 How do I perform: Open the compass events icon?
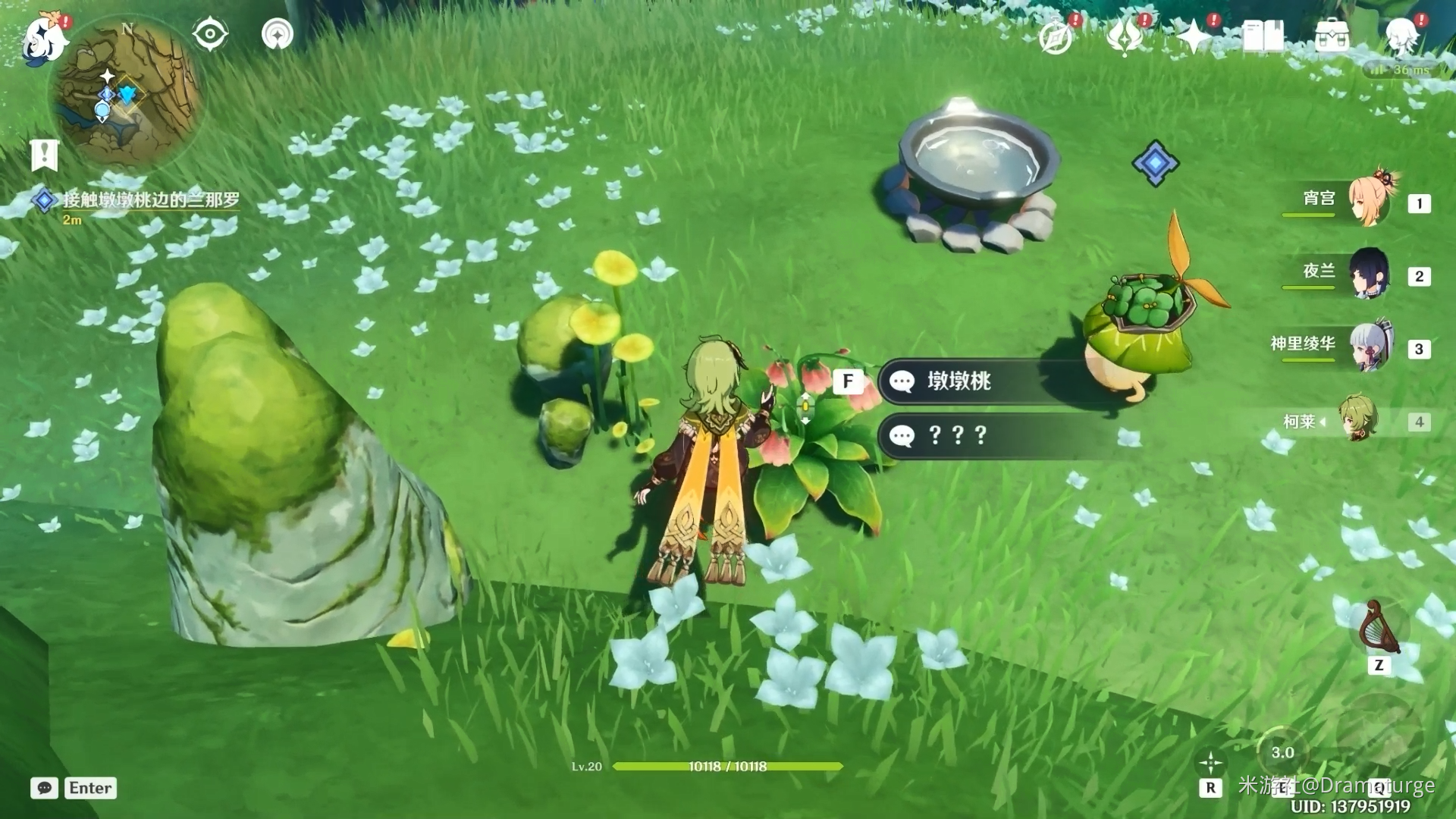1056,36
